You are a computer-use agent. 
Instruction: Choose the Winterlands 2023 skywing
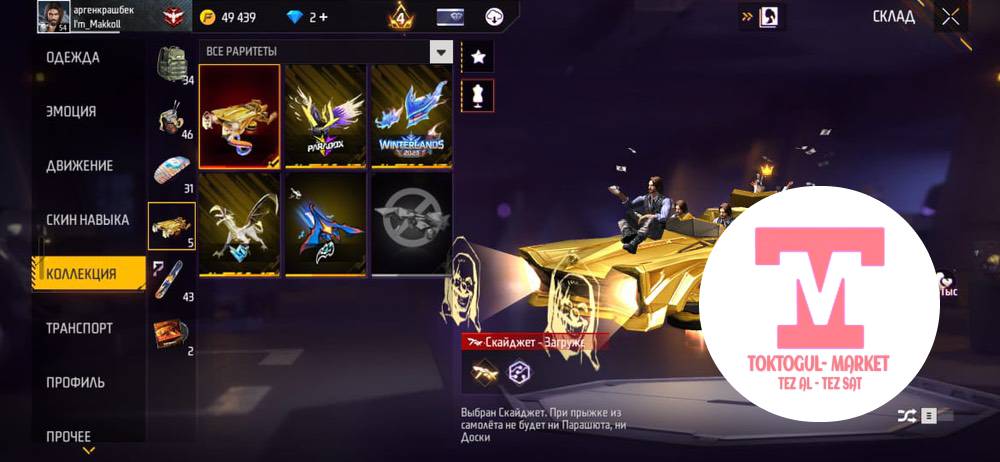tap(411, 116)
